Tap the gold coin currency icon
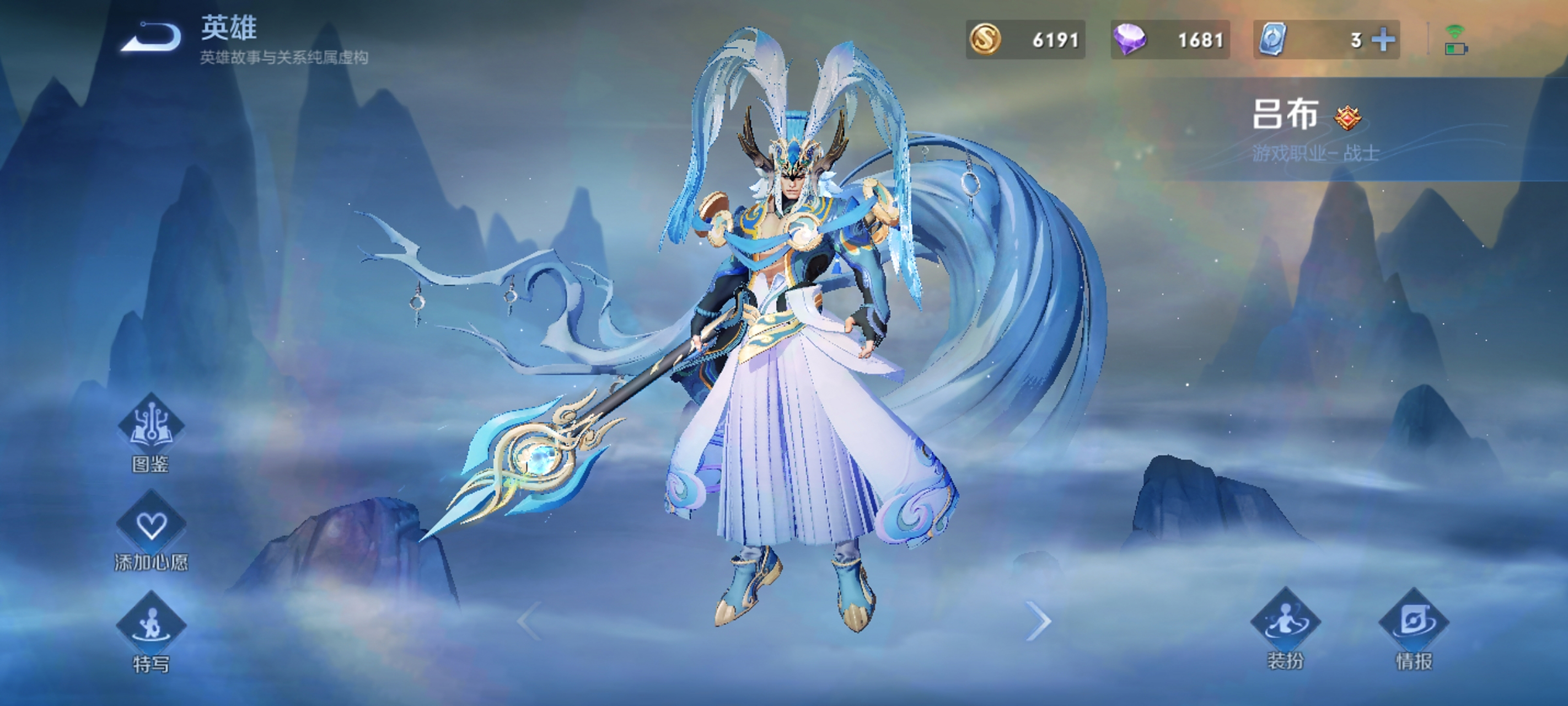 [x=985, y=40]
